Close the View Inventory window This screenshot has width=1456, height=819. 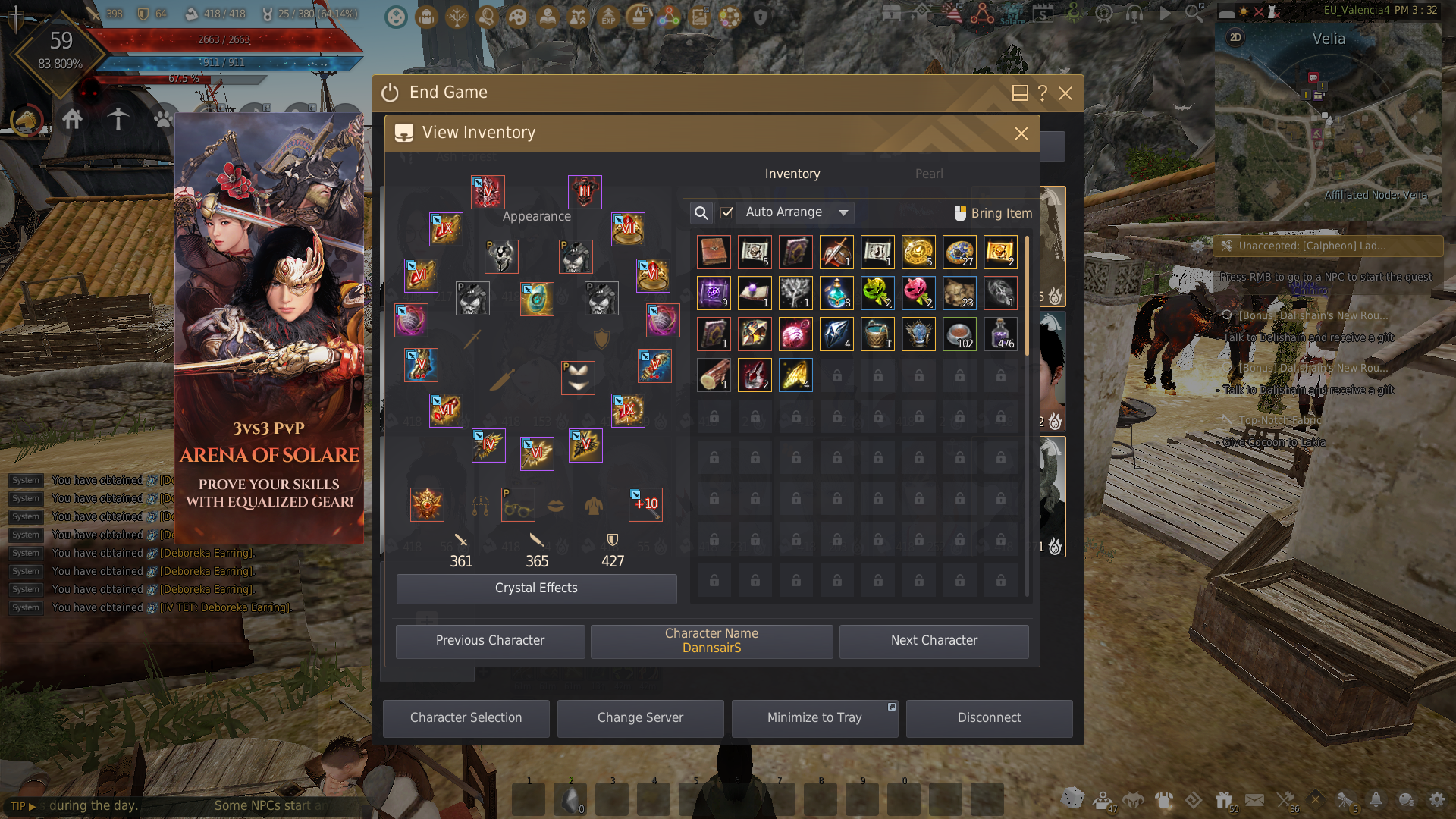click(x=1021, y=133)
